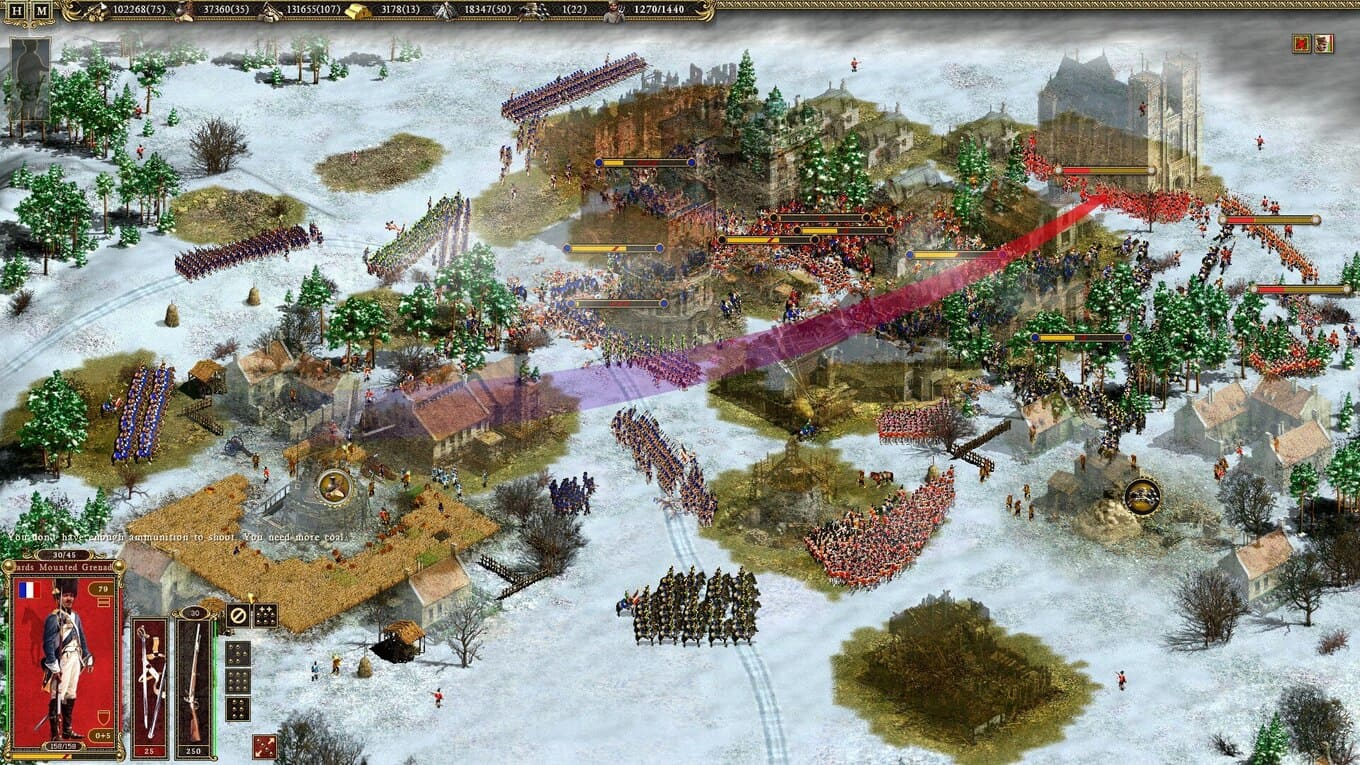Click the formation icon with plus signs
1360x765 pixels.
265,616
